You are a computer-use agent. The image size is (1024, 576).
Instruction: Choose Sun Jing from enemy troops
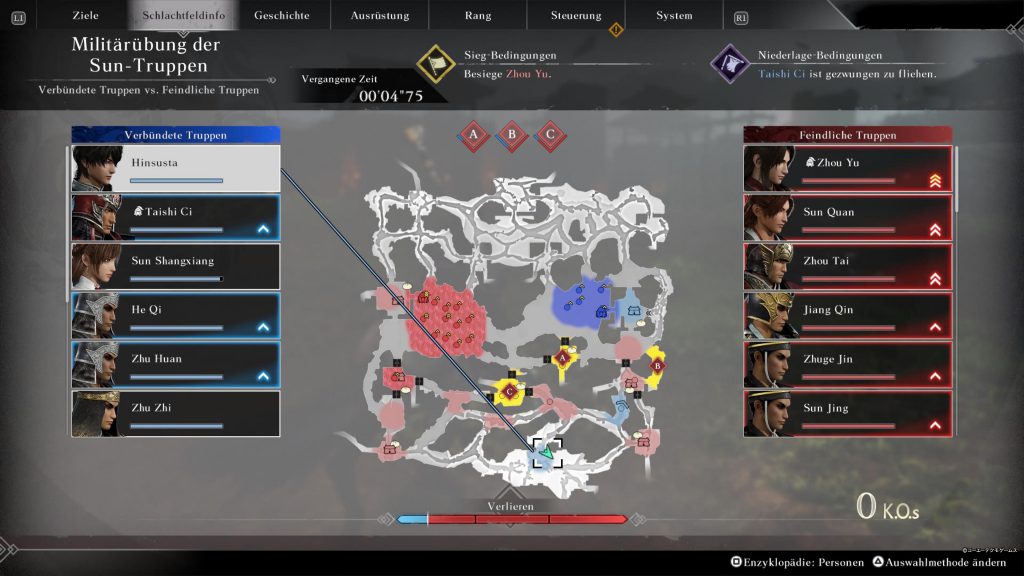pos(848,414)
